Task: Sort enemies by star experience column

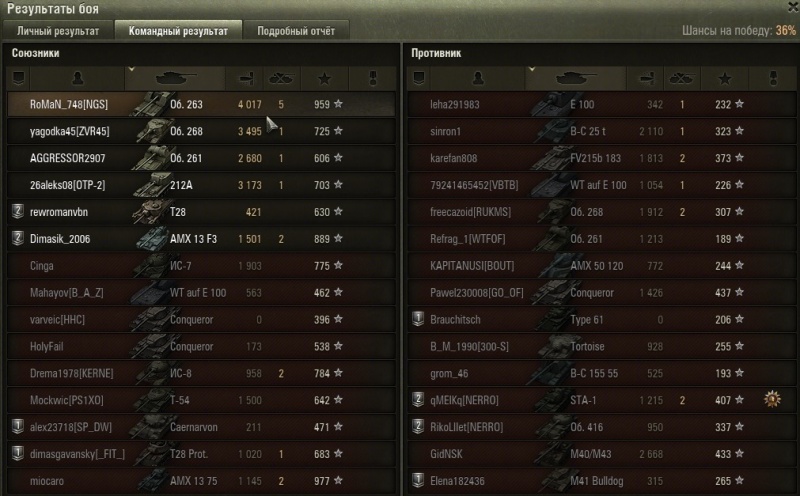Action: 724,76
